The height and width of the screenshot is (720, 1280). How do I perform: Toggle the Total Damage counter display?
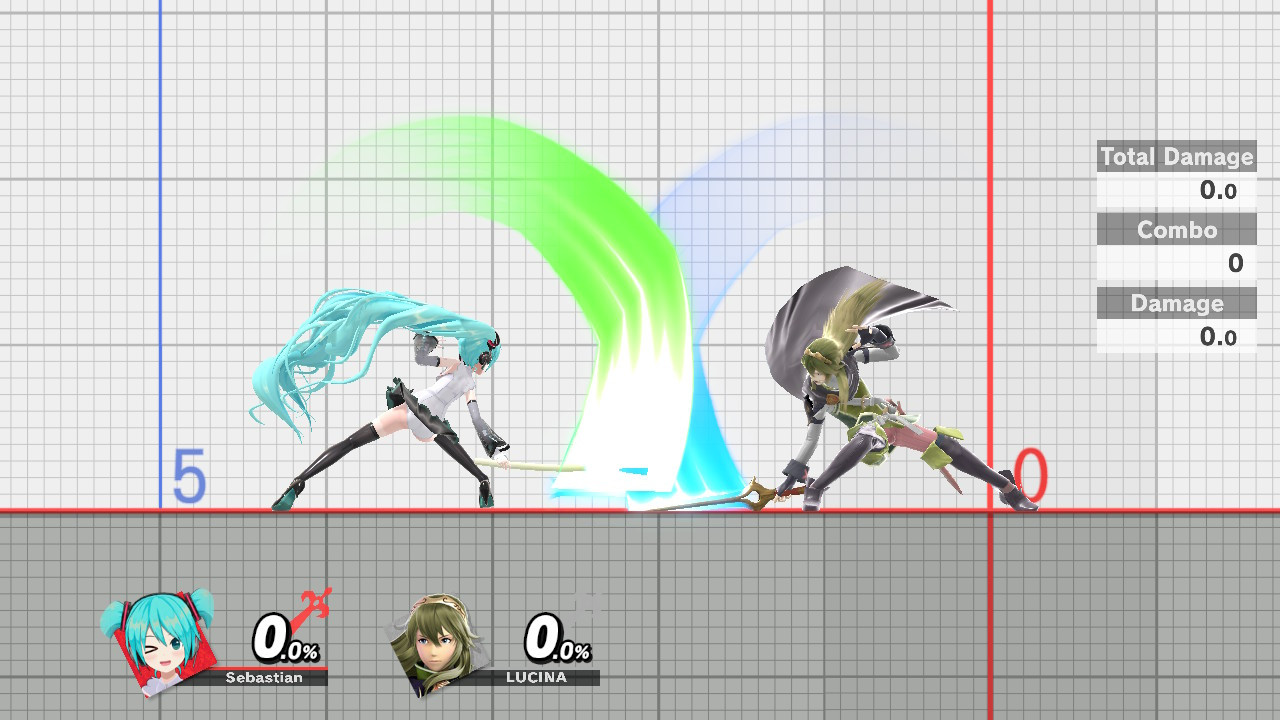coord(1176,157)
